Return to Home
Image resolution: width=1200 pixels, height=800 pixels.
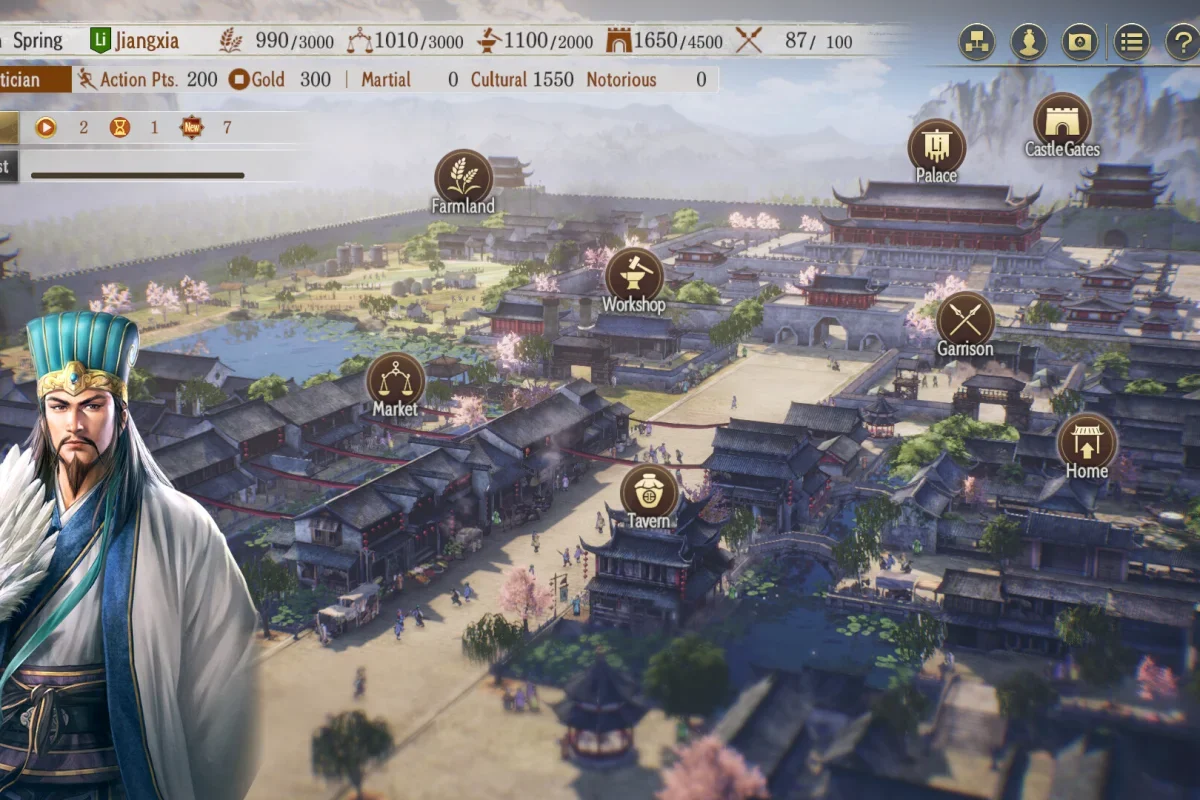pos(1086,440)
